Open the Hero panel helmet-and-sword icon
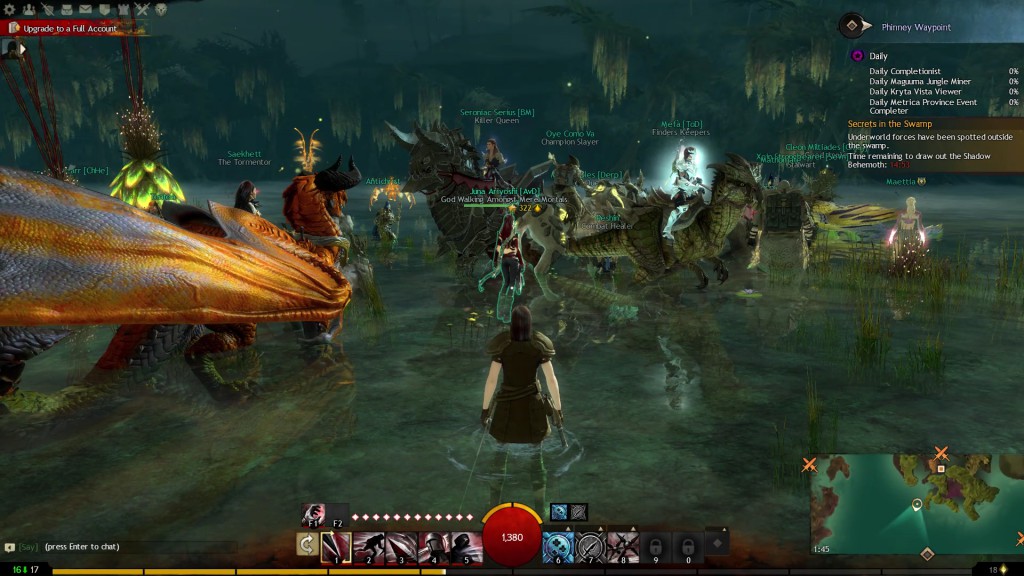The width and height of the screenshot is (1024, 576). 47,10
